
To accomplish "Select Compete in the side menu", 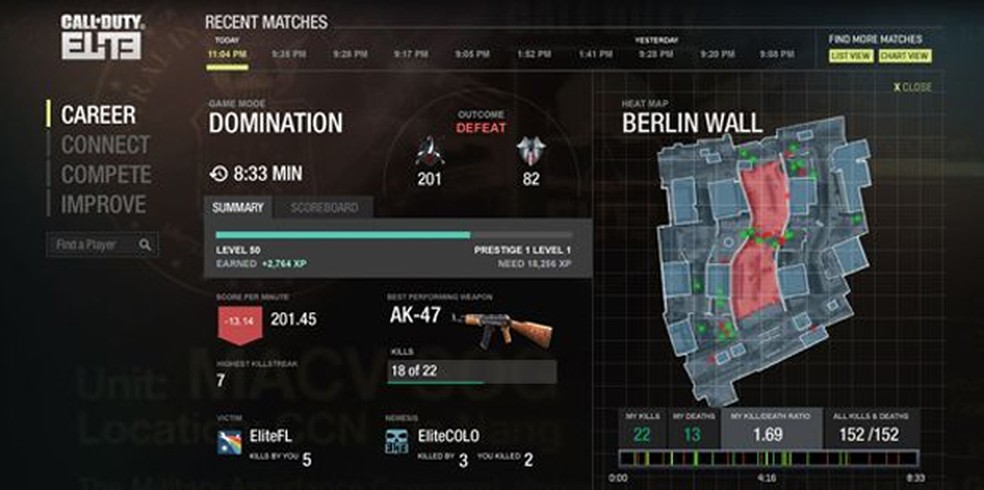I will click(106, 175).
